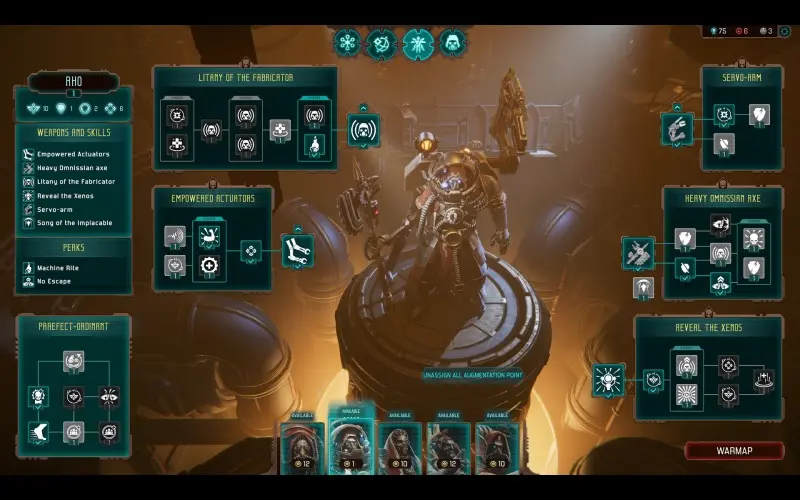Select the Machine Rite perk
Screen dimensions: 800x500
click(62, 267)
